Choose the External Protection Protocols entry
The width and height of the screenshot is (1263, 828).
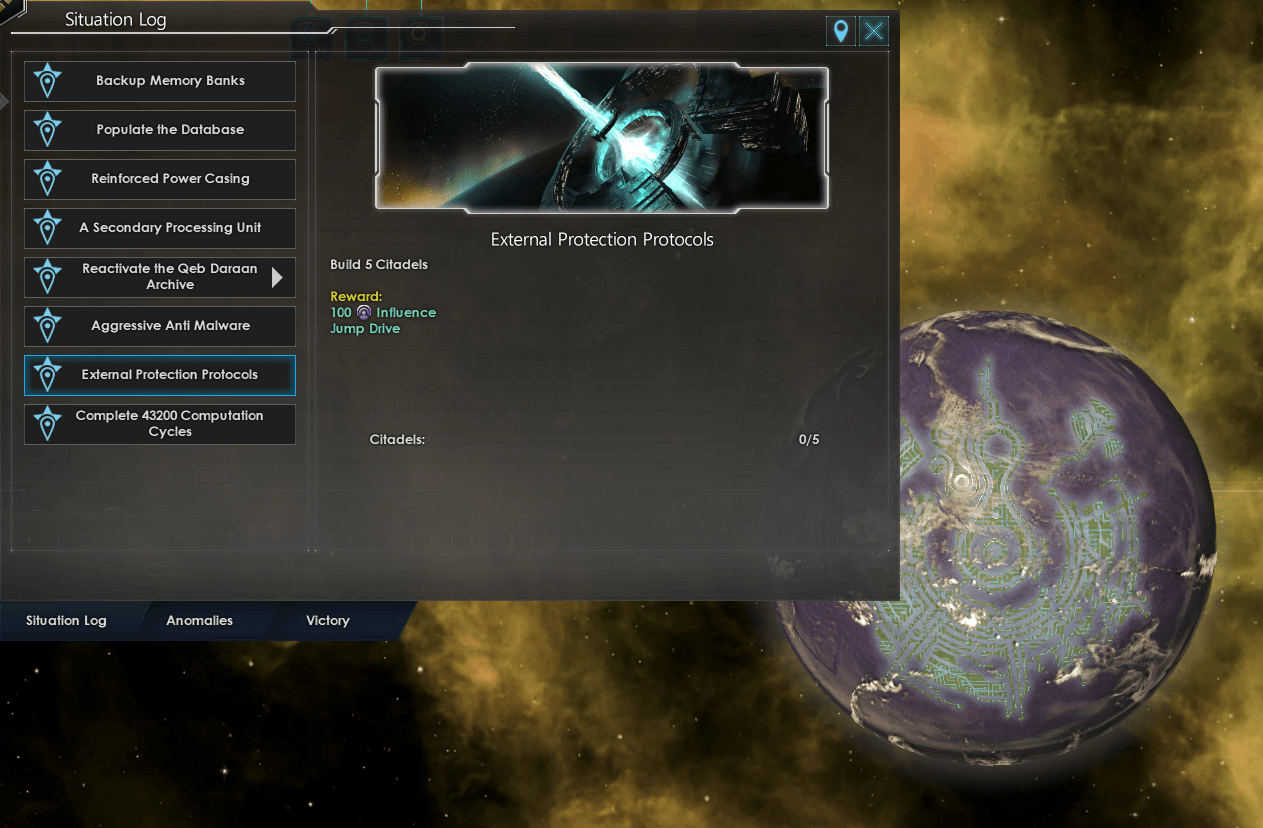pos(160,375)
